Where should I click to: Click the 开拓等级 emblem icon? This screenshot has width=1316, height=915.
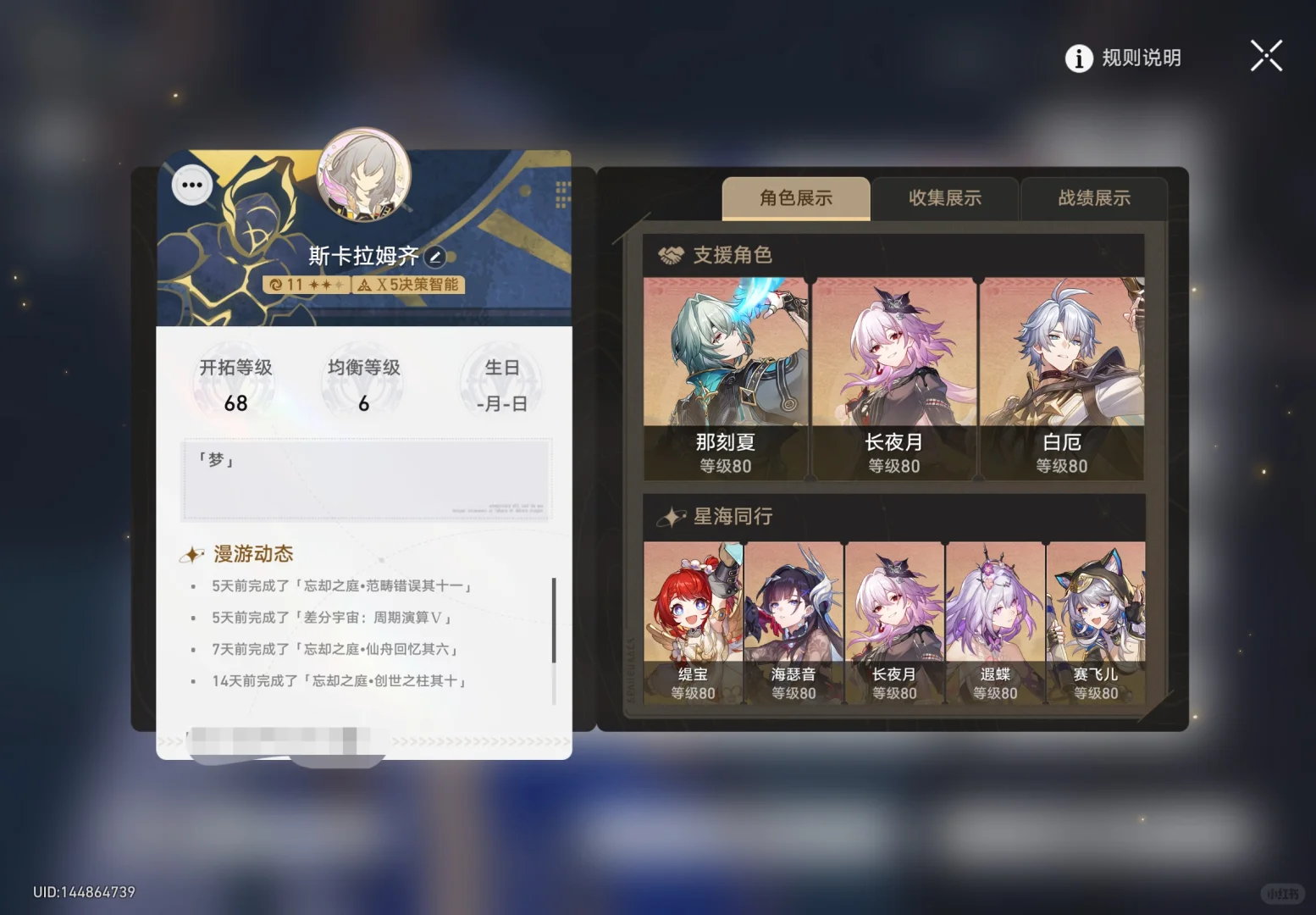tap(235, 381)
